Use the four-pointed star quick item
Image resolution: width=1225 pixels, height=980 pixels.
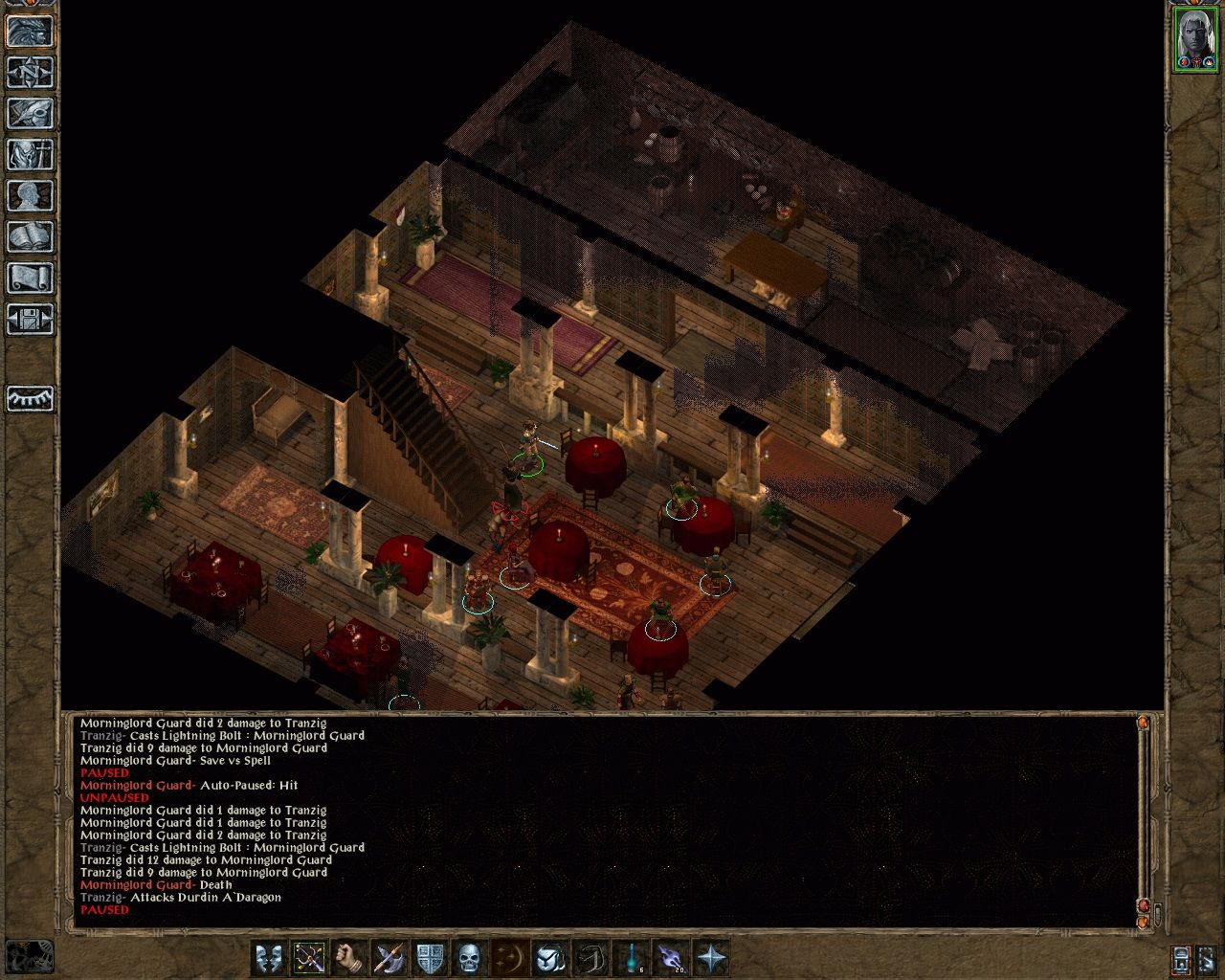pyautogui.click(x=711, y=957)
